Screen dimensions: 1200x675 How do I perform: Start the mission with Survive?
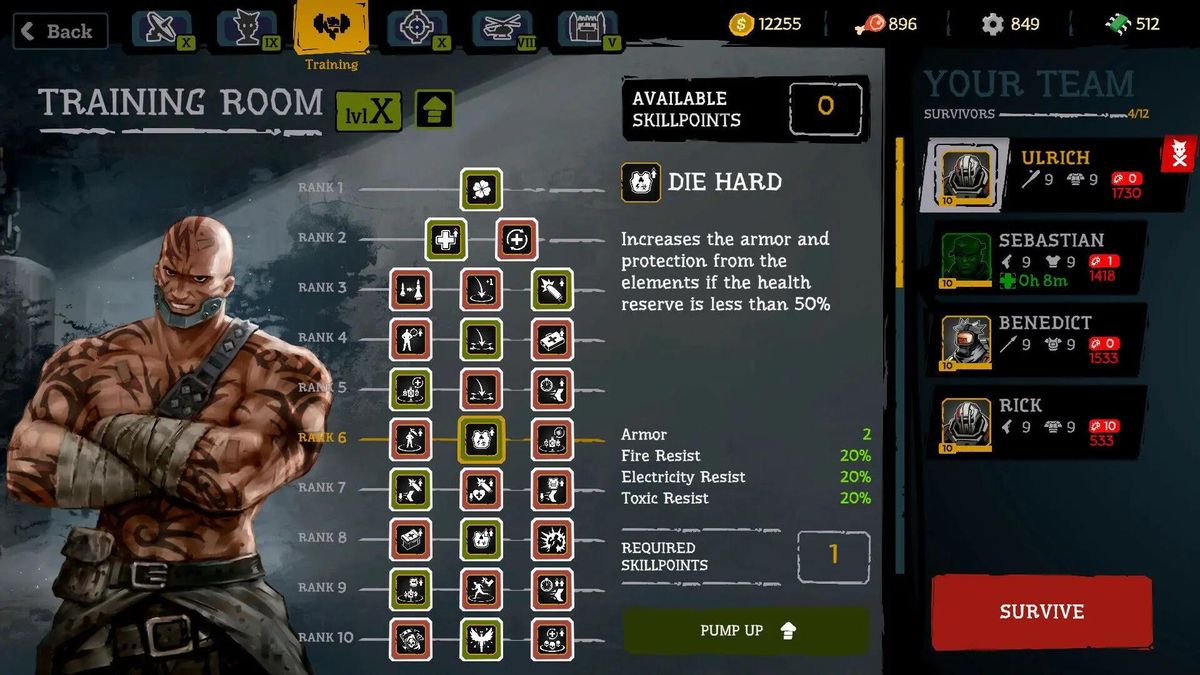(1041, 612)
